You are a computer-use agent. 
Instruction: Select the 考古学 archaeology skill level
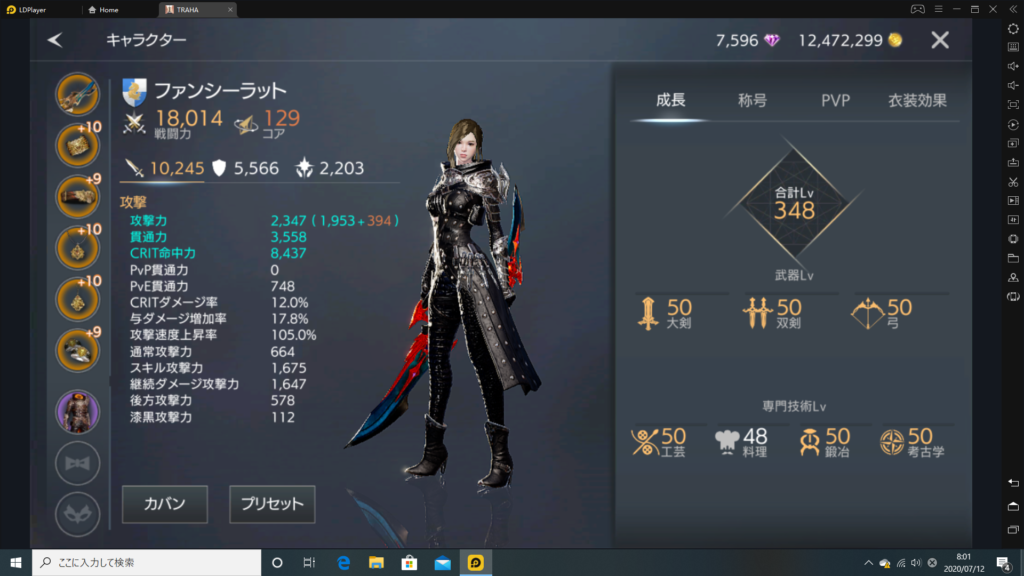coord(911,442)
